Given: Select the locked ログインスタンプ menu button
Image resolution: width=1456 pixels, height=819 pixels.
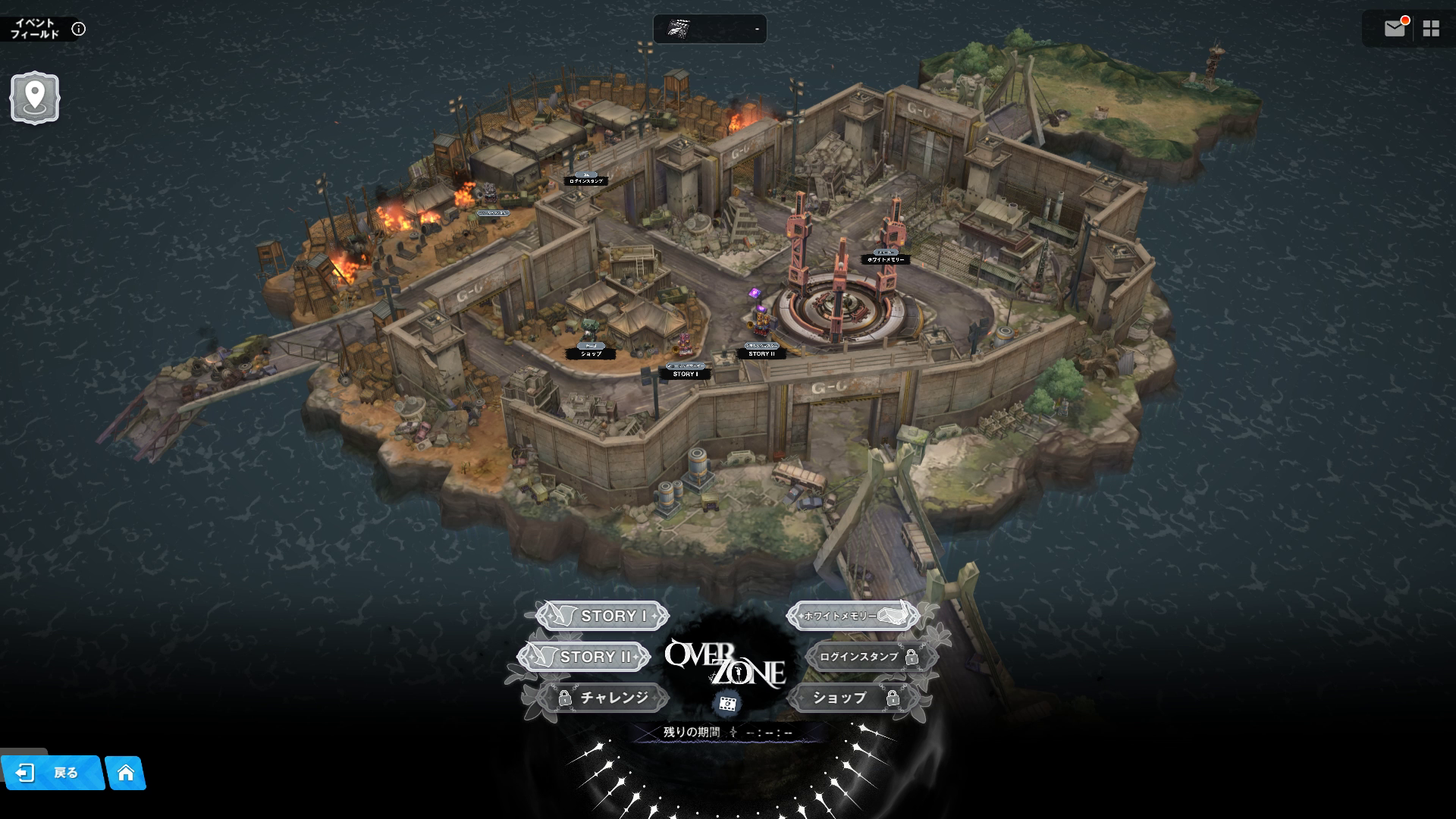Looking at the screenshot, I should (871, 657).
